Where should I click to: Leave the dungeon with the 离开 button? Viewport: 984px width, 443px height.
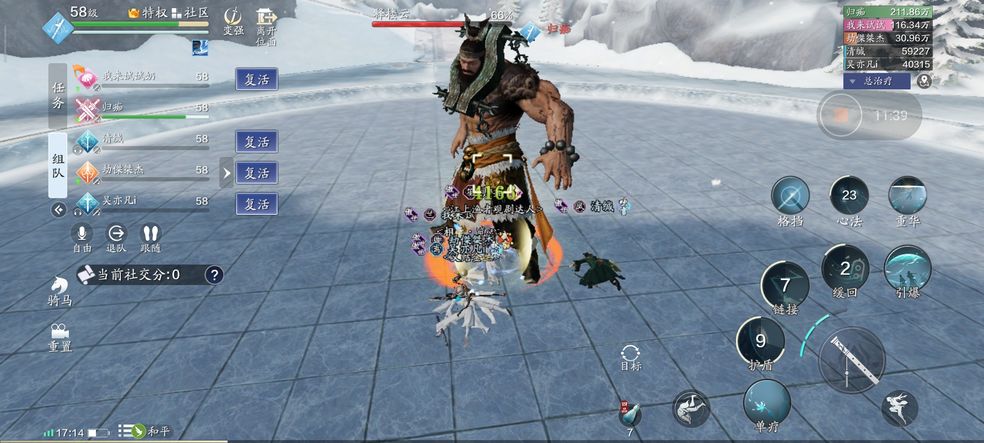click(266, 23)
